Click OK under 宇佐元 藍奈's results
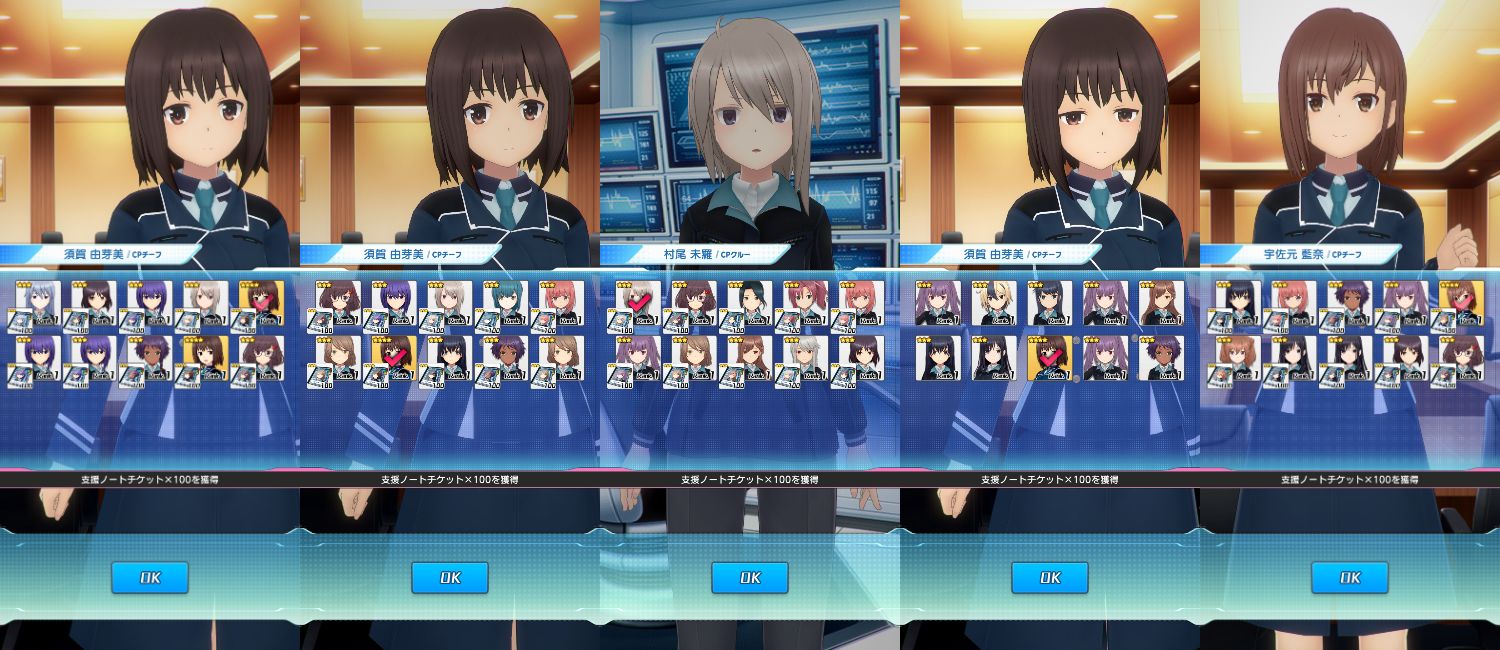Image resolution: width=1500 pixels, height=650 pixels. 1349,577
